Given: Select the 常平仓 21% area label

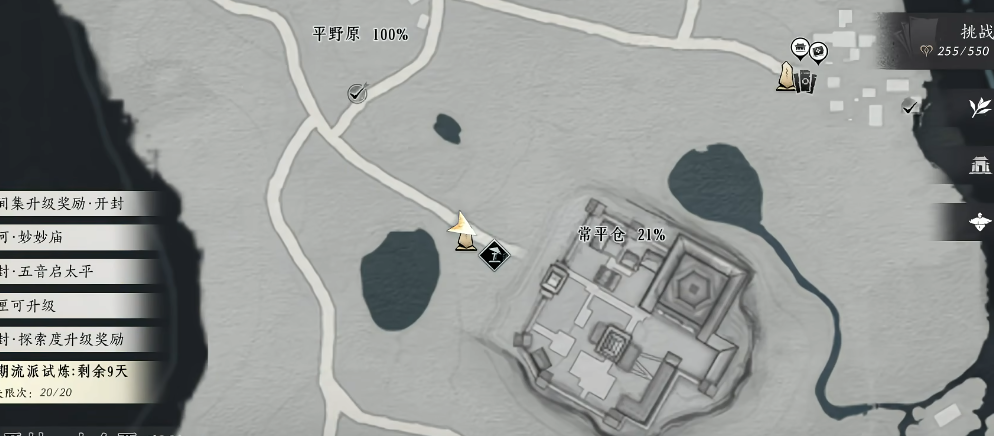Looking at the screenshot, I should click(x=621, y=235).
